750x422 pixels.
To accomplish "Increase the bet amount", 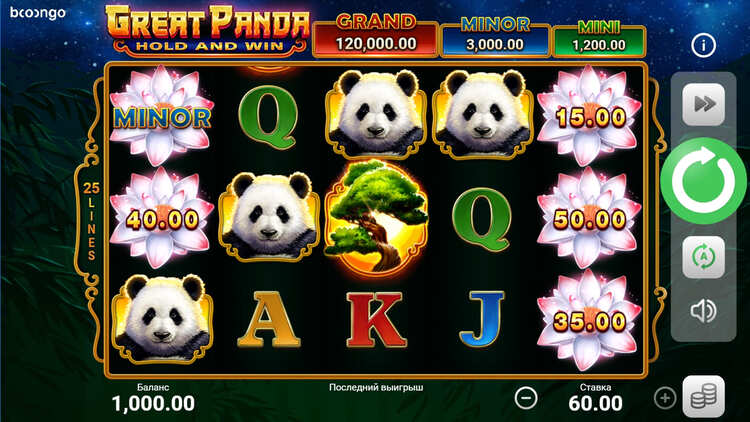I will pyautogui.click(x=665, y=398).
